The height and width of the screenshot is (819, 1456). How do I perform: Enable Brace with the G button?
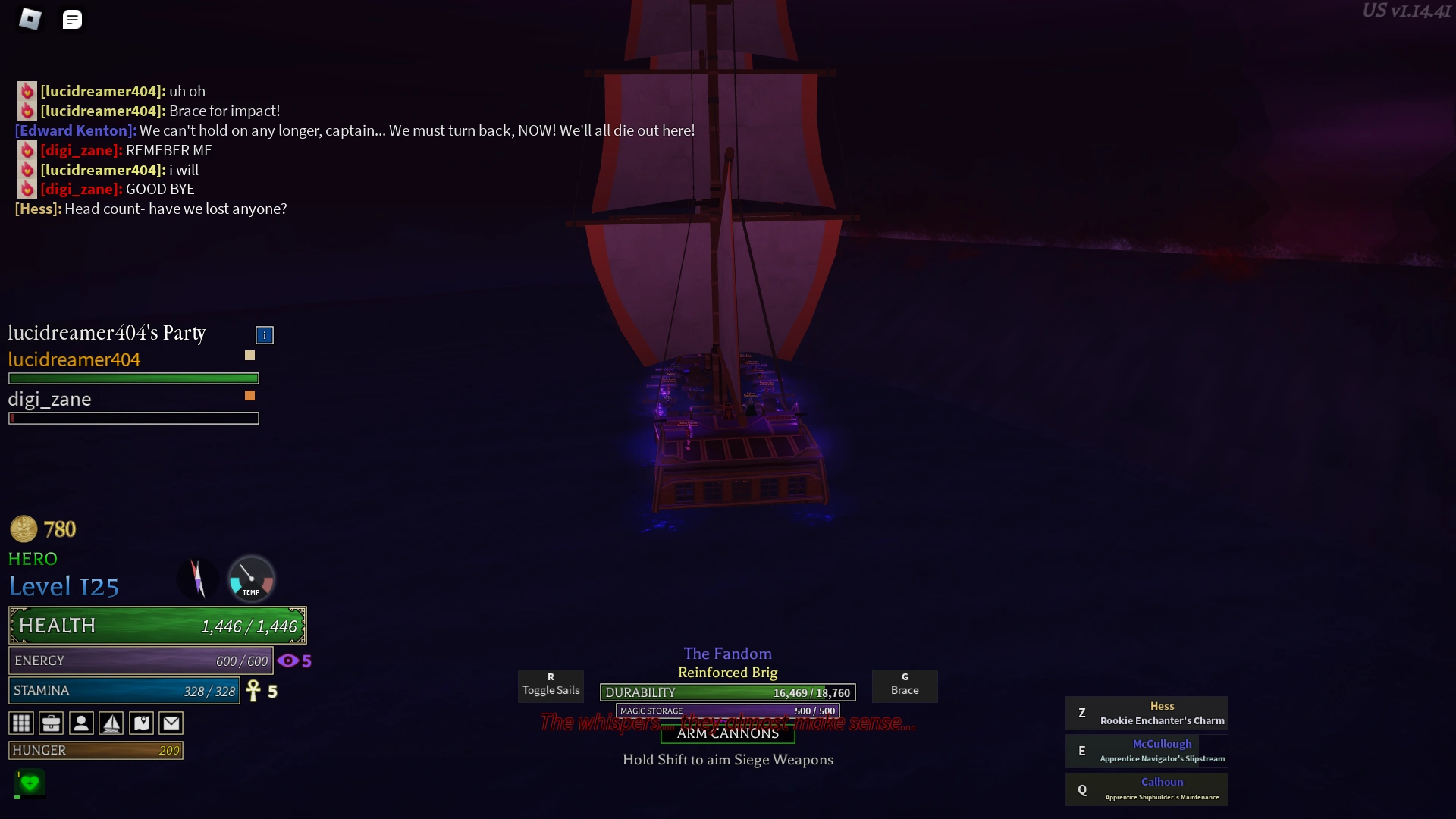click(x=905, y=686)
